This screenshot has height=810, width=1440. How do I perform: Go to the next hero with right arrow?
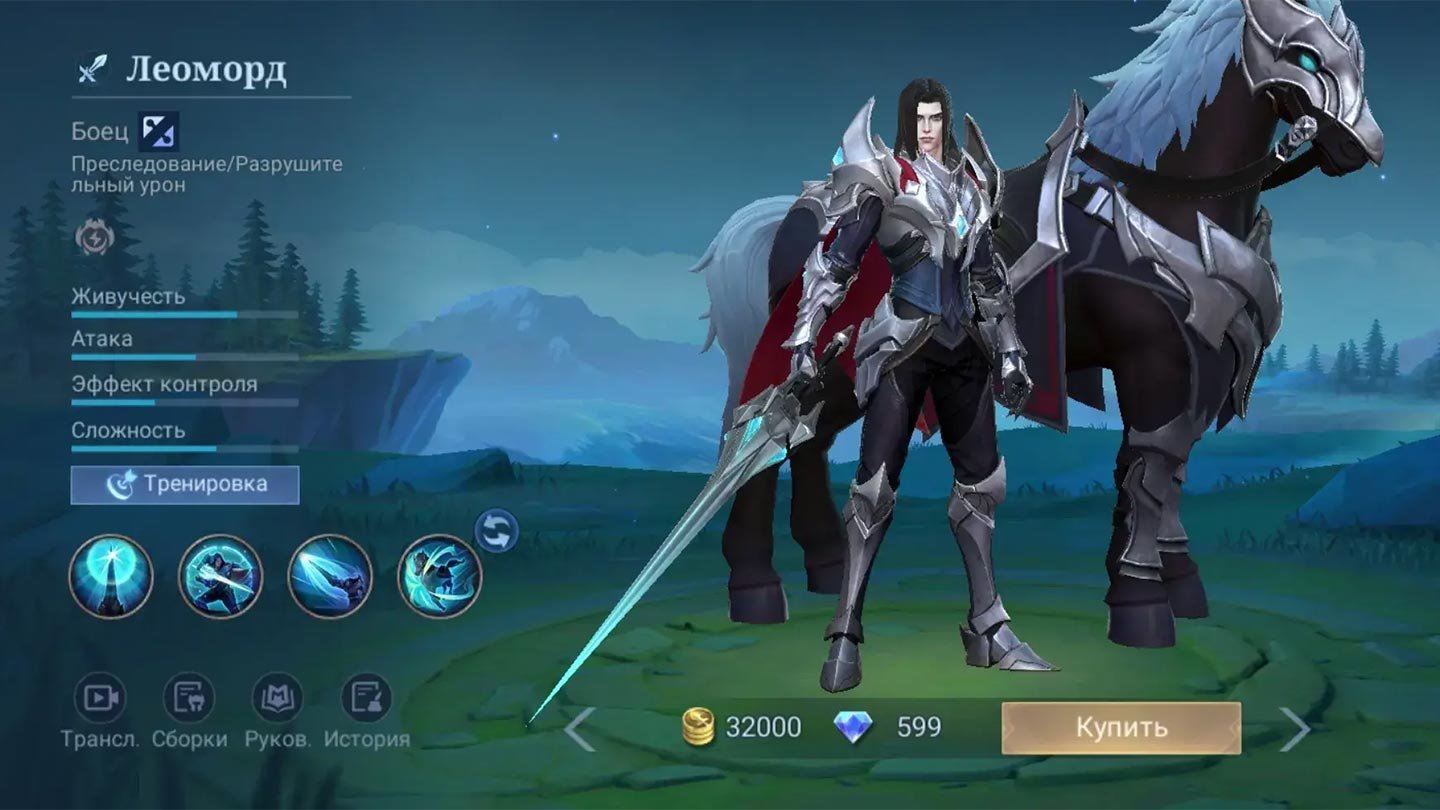(1294, 728)
